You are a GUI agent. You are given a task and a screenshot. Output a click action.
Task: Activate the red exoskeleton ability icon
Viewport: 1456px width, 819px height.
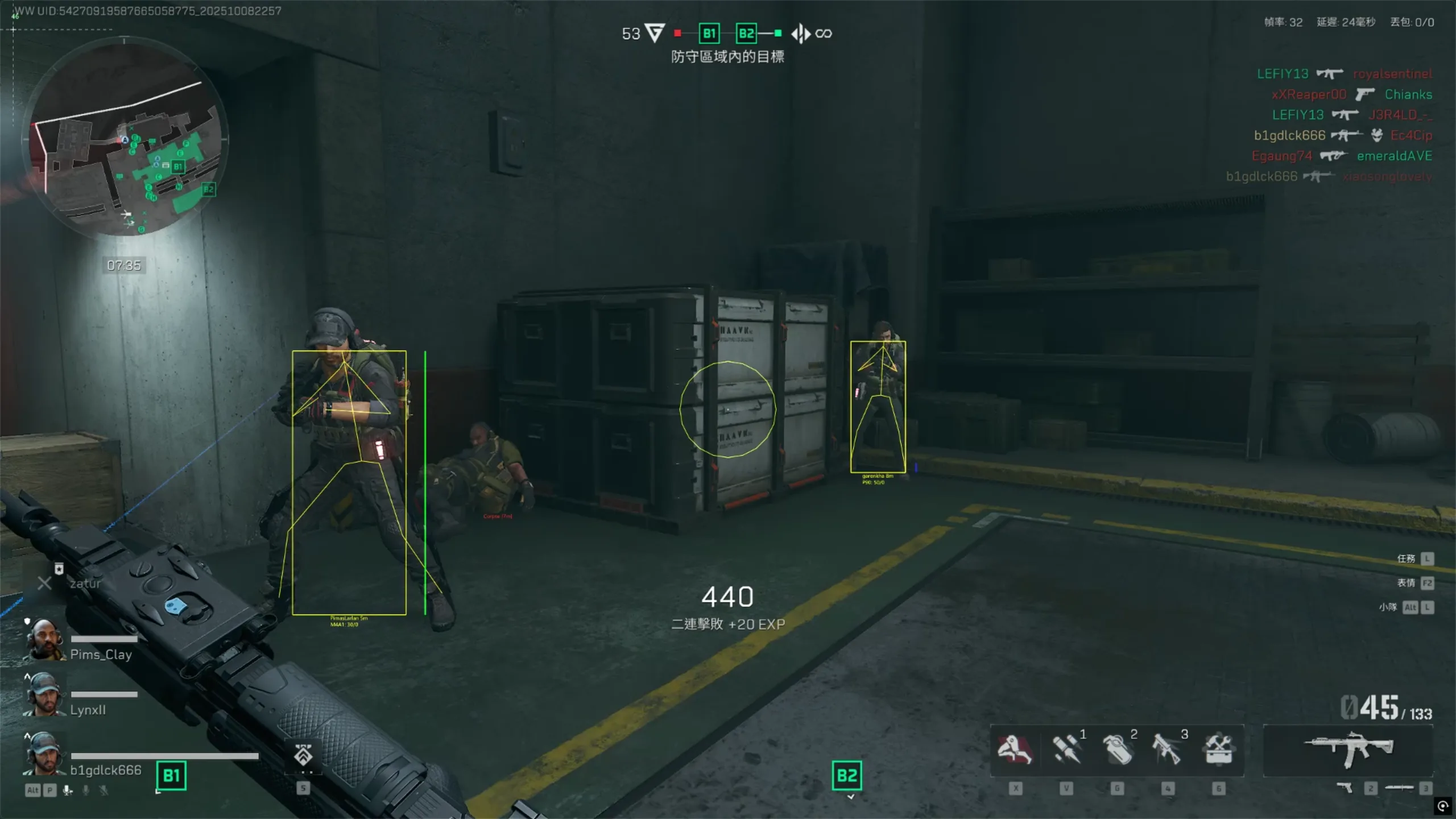click(1015, 749)
